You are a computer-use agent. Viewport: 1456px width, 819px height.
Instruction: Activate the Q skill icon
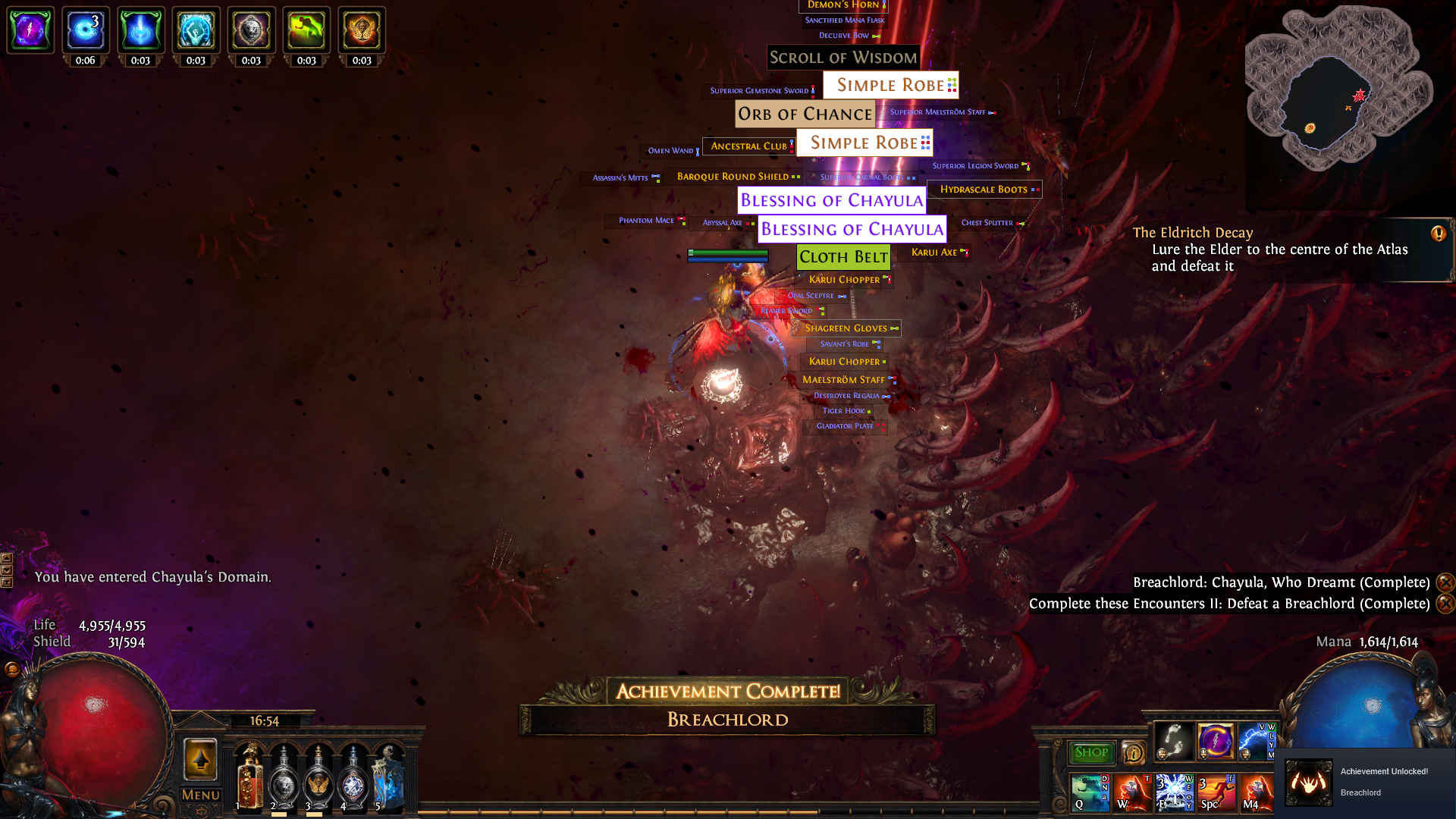[1090, 792]
